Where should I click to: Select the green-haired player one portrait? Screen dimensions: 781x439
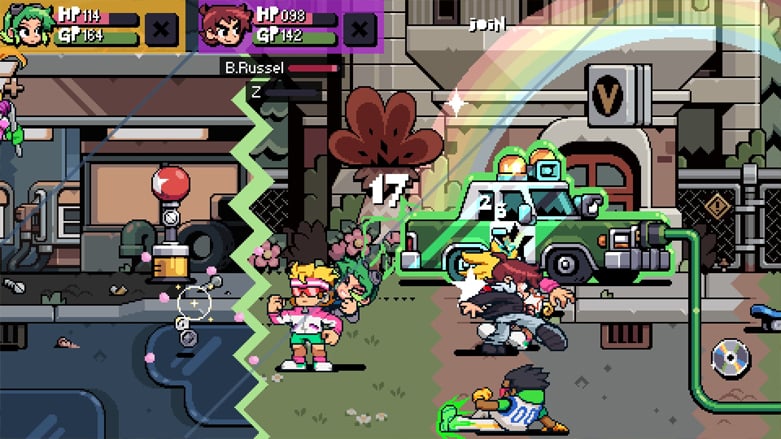pyautogui.click(x=24, y=25)
